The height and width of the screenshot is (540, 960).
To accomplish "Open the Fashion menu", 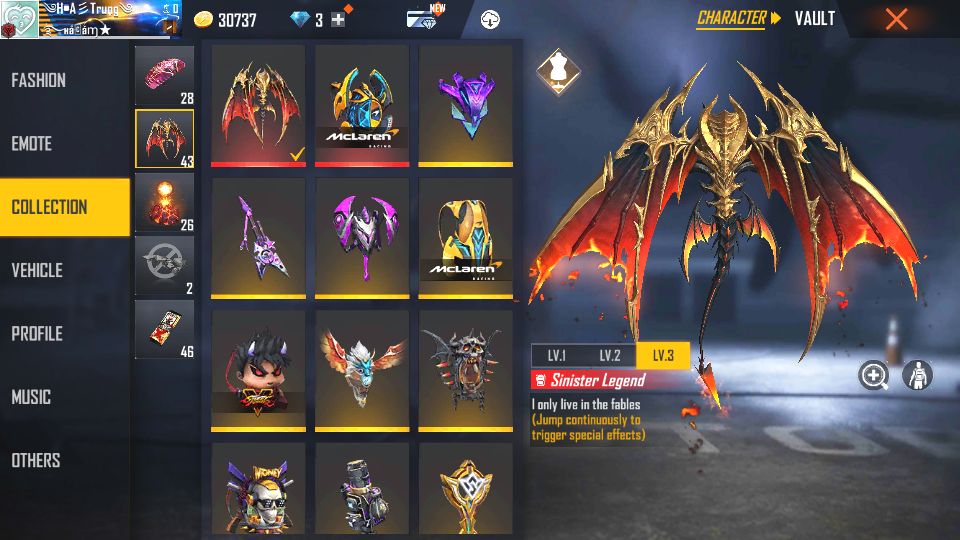I will point(40,80).
